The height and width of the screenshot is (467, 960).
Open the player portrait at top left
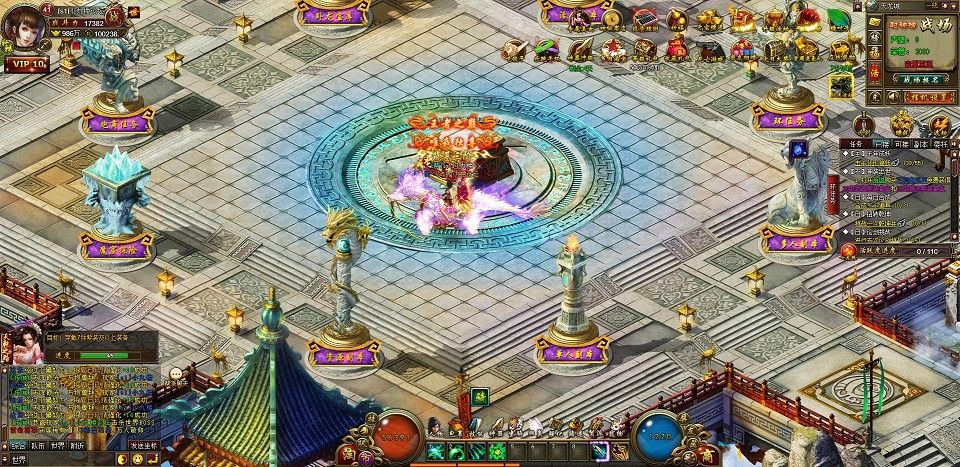tap(22, 27)
